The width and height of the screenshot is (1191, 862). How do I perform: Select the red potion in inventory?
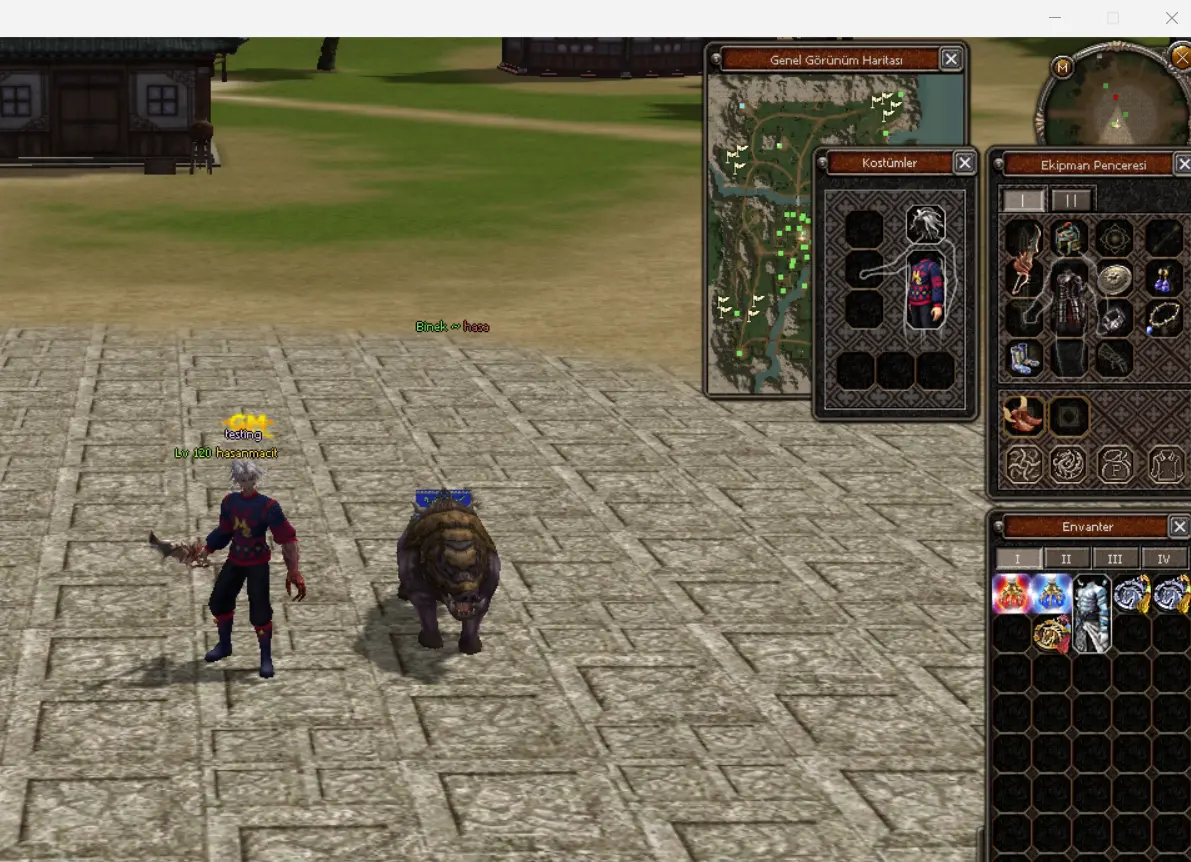coord(1011,594)
